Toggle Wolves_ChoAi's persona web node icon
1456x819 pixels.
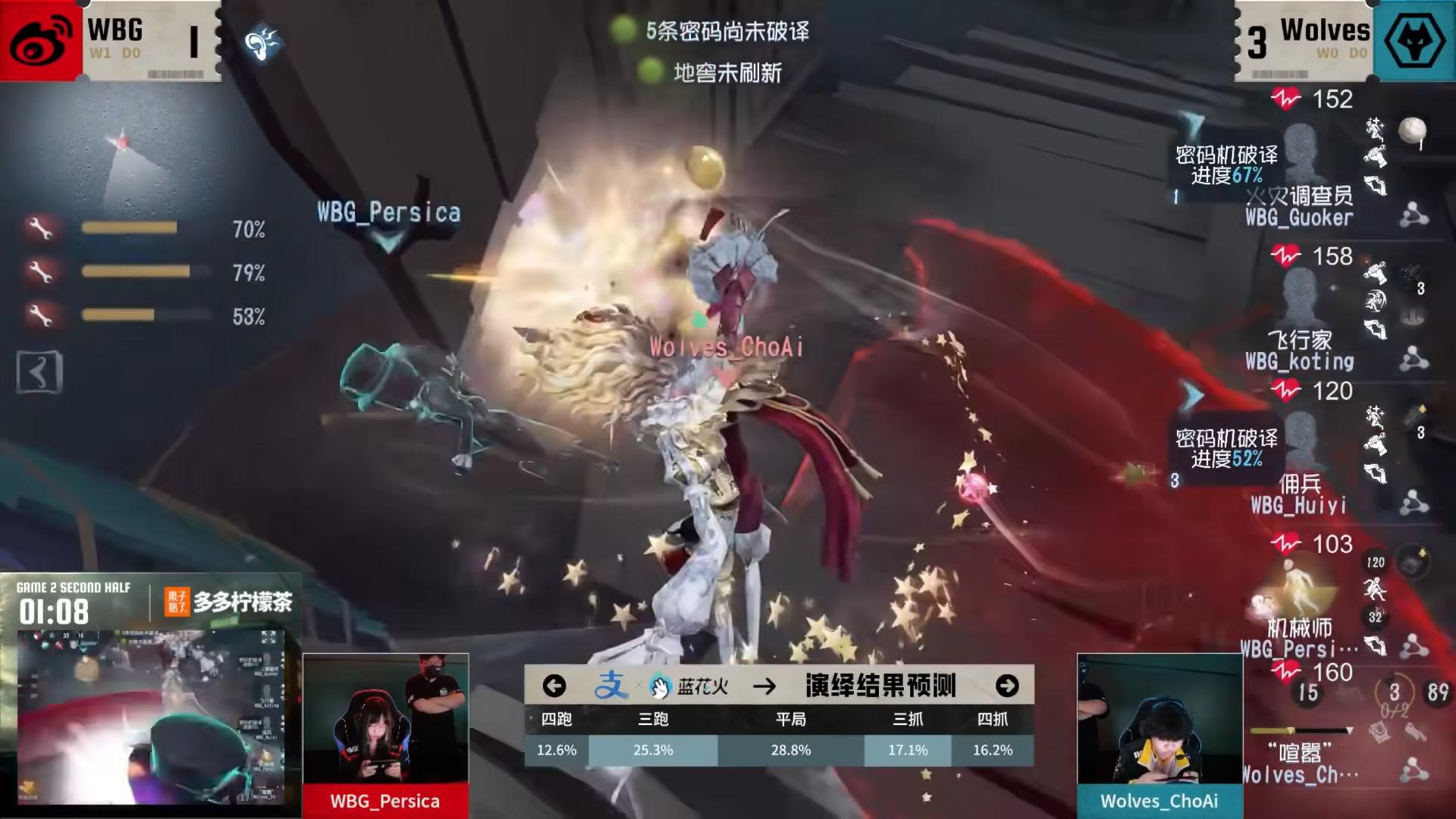pos(1416,768)
